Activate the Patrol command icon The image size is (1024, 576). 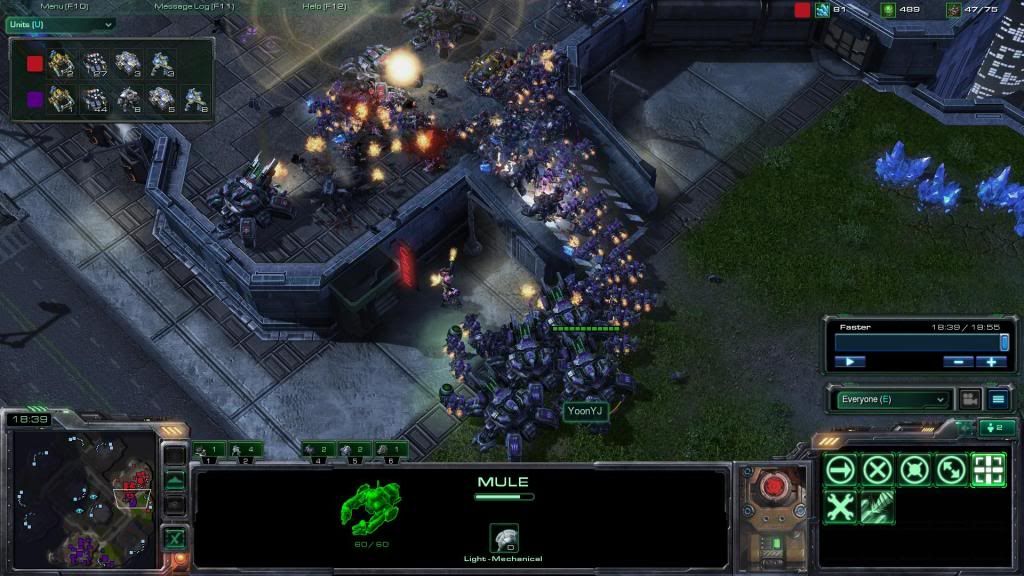click(951, 469)
